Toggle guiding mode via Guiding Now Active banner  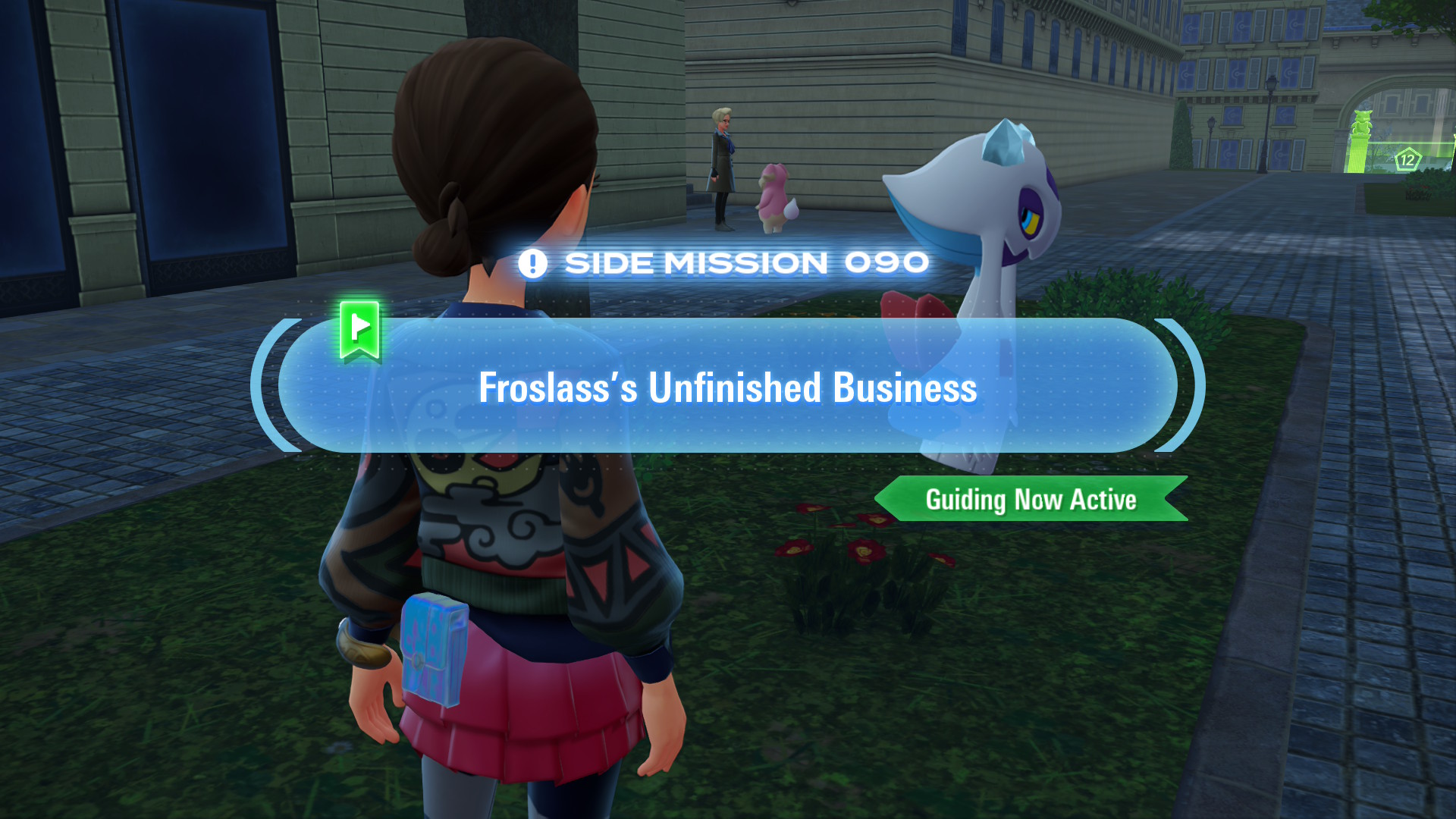click(x=1031, y=500)
